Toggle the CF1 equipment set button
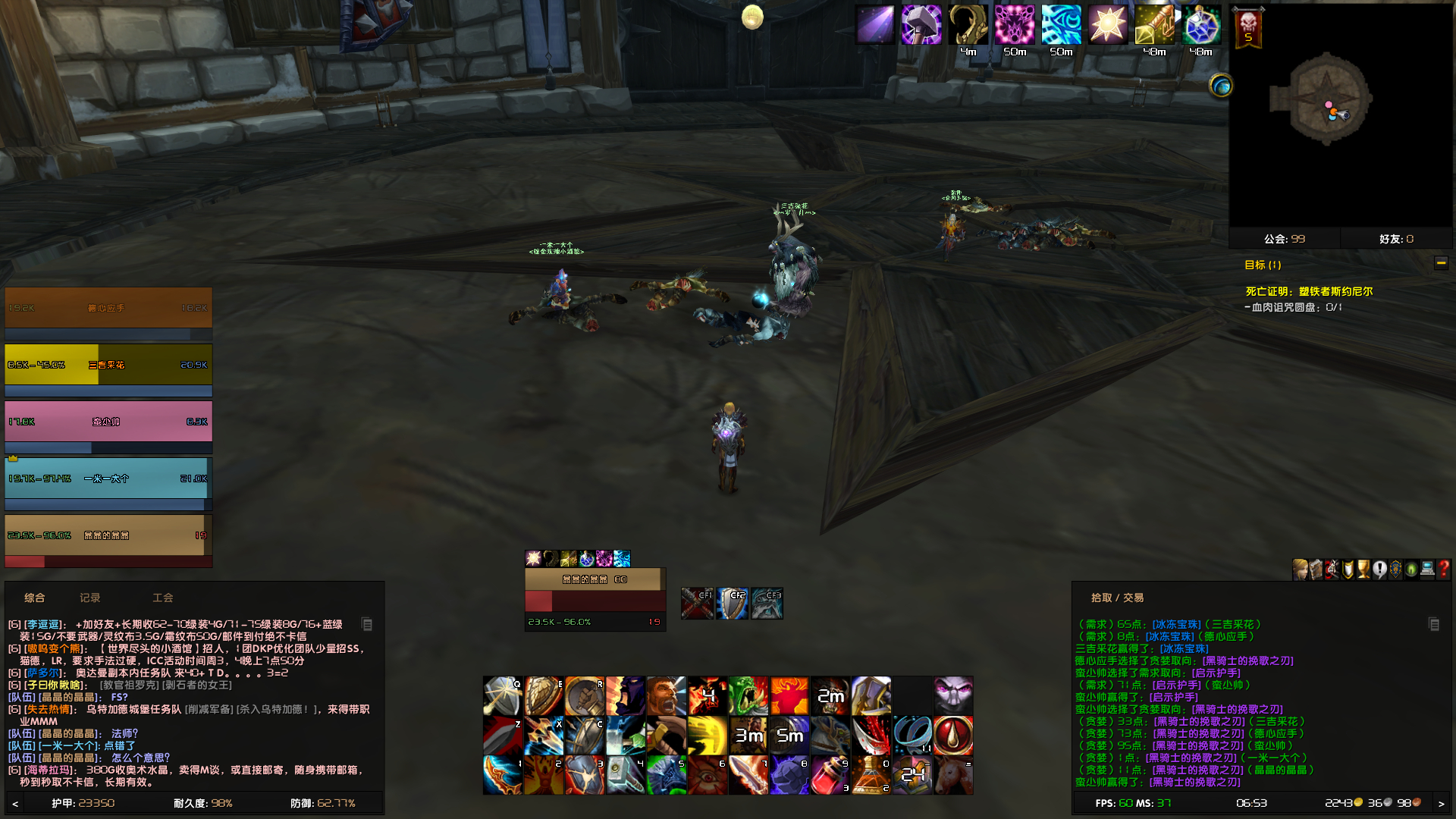Viewport: 1456px width, 819px height. [696, 603]
